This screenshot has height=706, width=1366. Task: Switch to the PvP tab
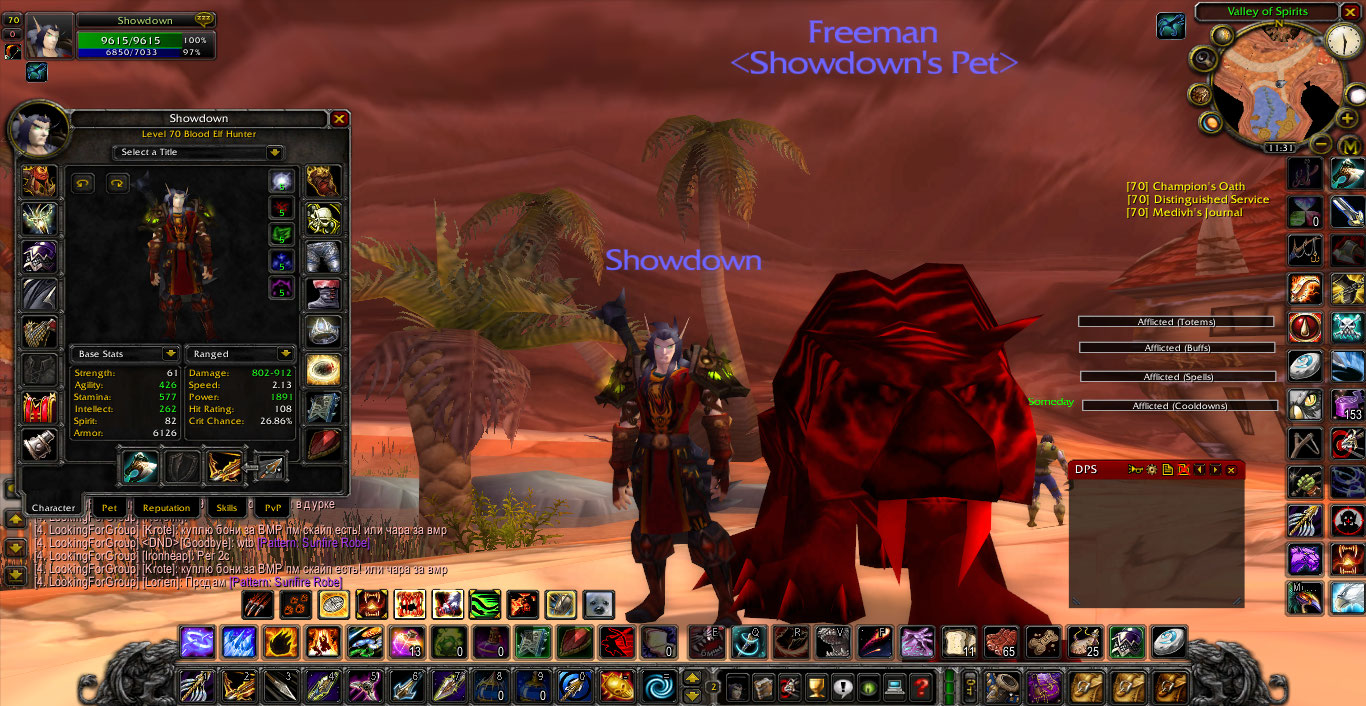[x=273, y=508]
